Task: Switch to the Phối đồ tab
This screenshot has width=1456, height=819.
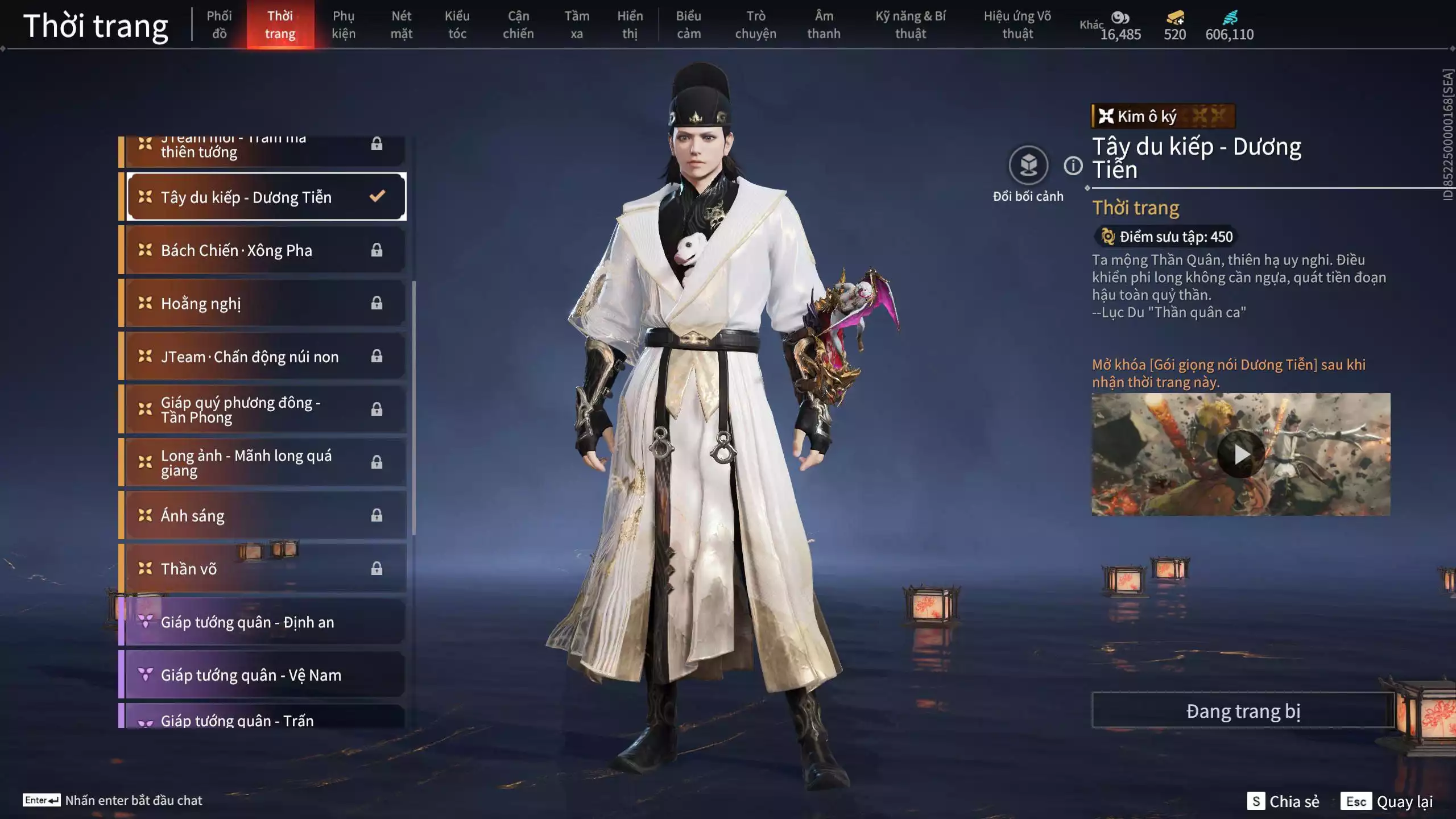Action: (x=219, y=24)
